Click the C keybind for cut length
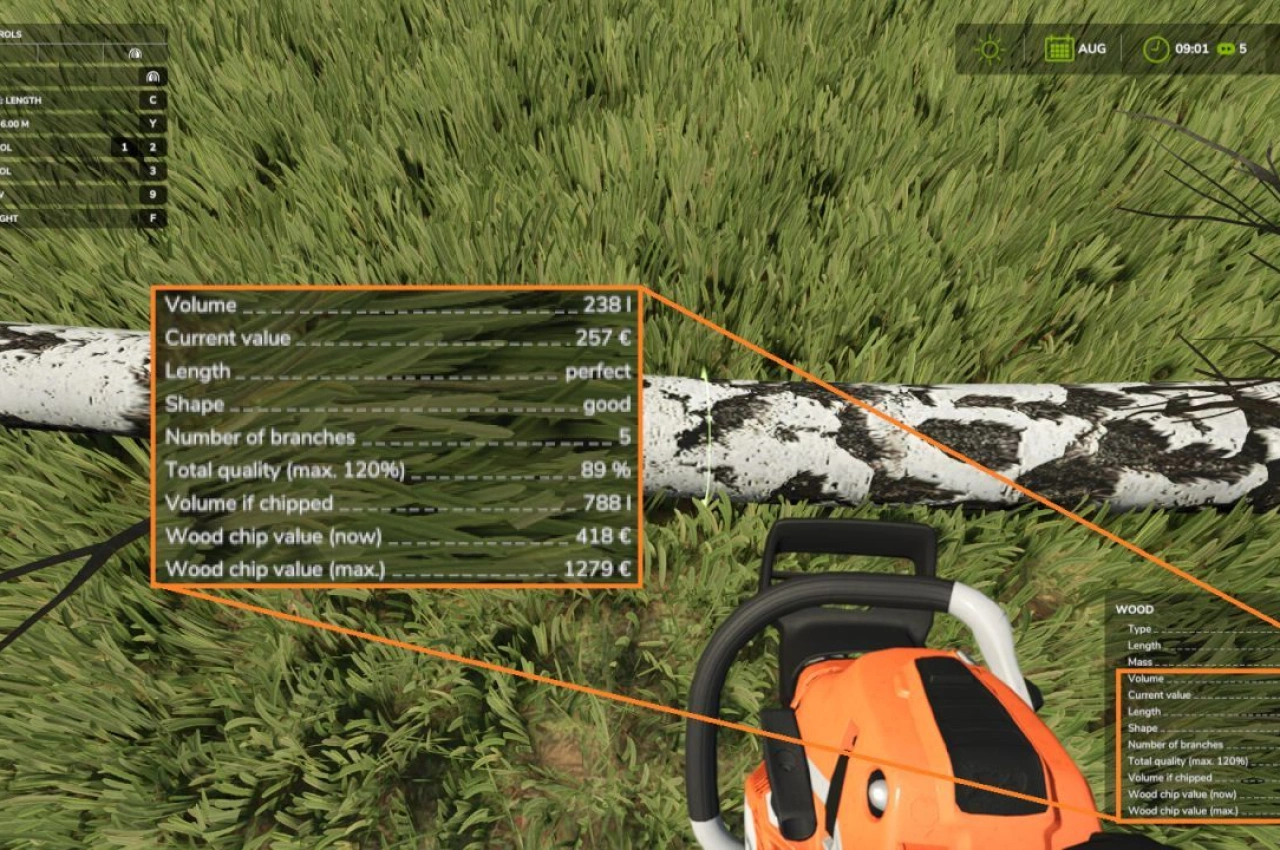The image size is (1280, 850). coord(153,100)
